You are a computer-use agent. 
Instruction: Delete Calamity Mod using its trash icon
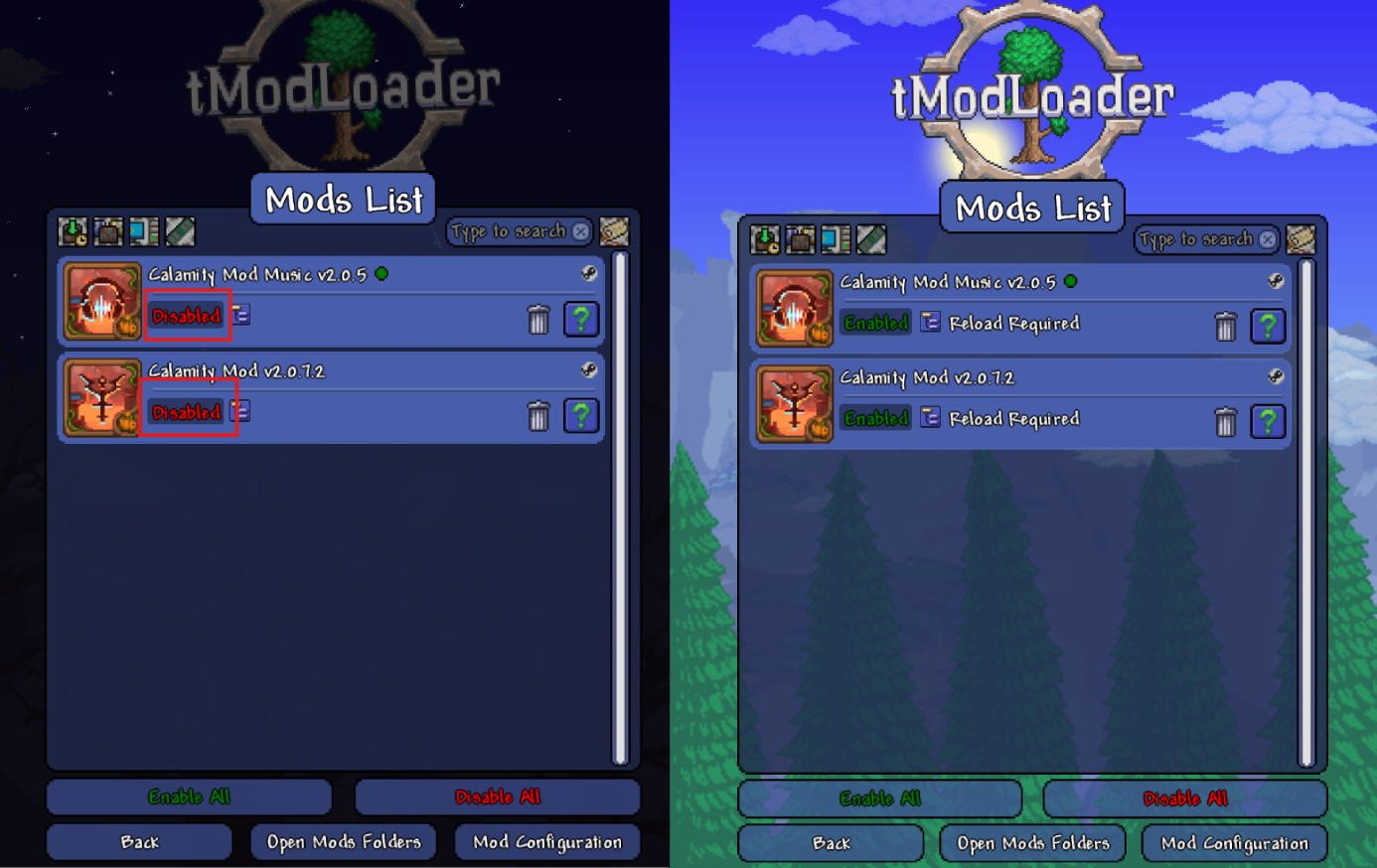point(538,417)
